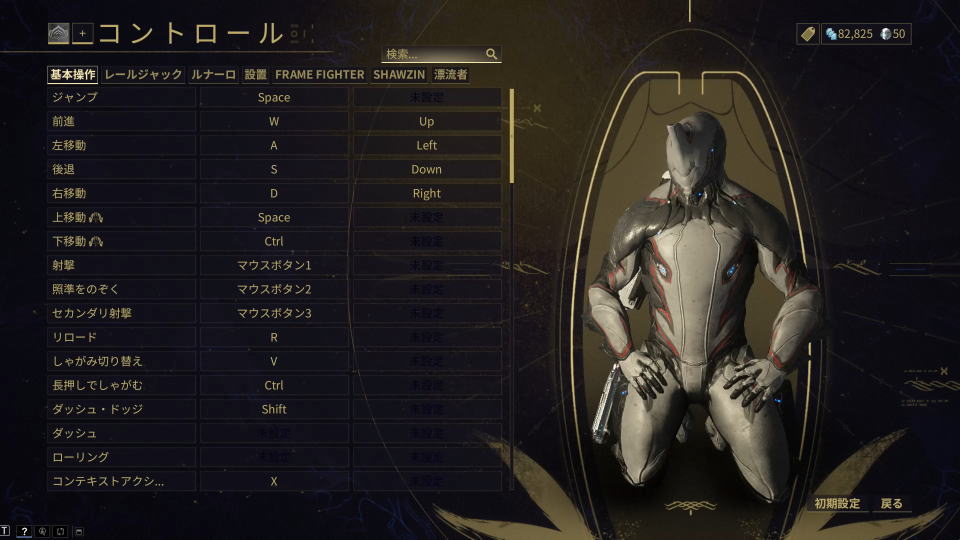
Task: Edit ダッシュ・ドッジ Shift binding
Action: coord(274,410)
